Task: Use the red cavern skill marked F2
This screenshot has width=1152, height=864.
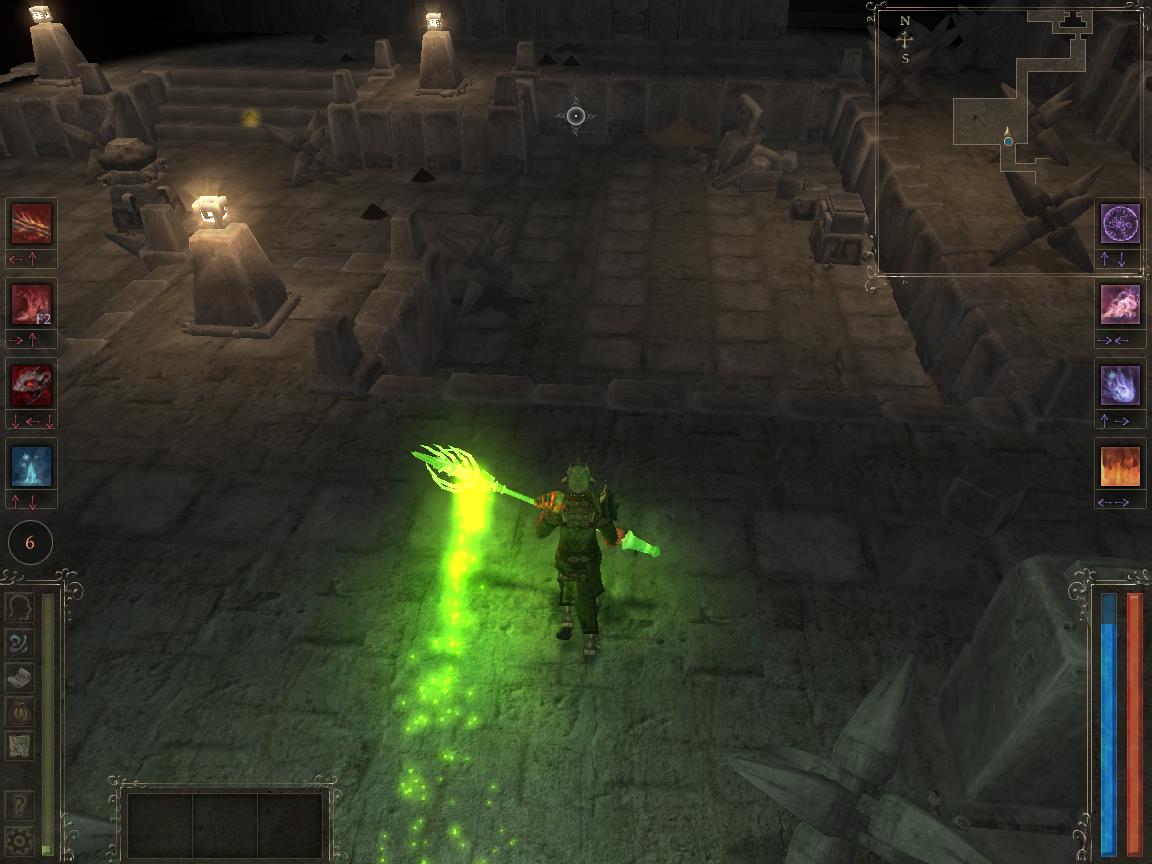Action: [x=31, y=304]
